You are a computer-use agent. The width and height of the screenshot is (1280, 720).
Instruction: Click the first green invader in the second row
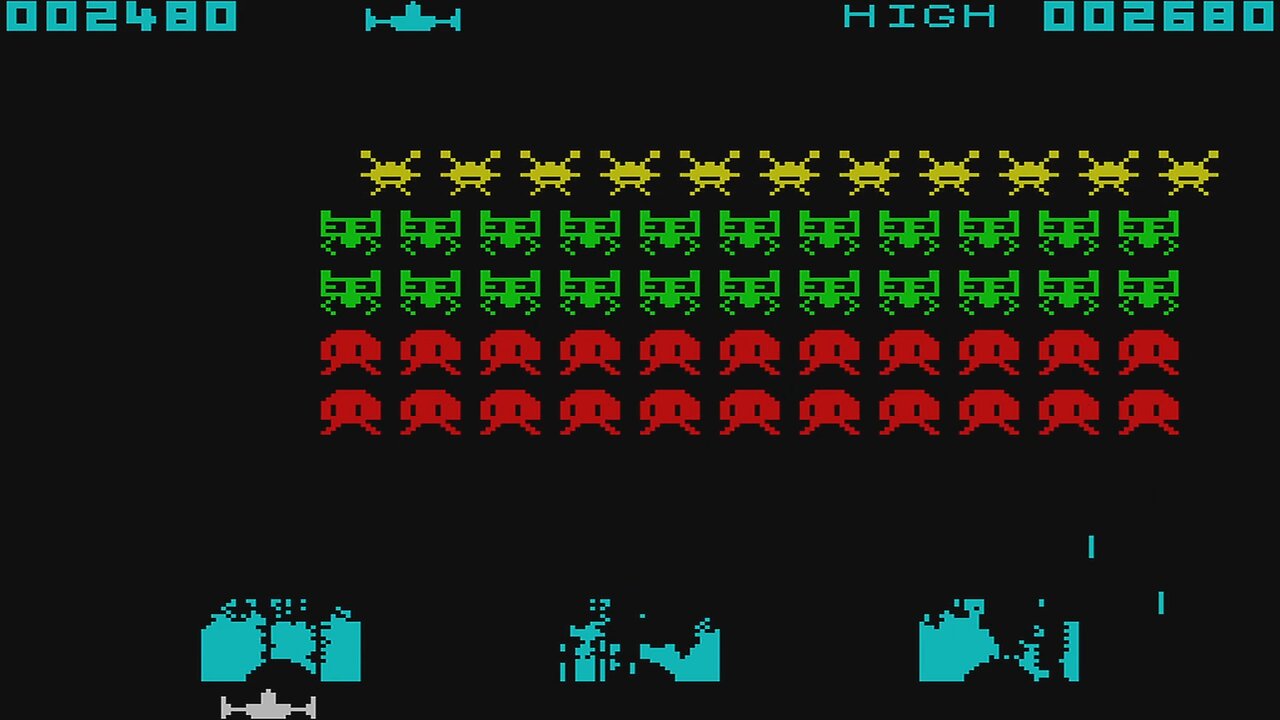(350, 232)
